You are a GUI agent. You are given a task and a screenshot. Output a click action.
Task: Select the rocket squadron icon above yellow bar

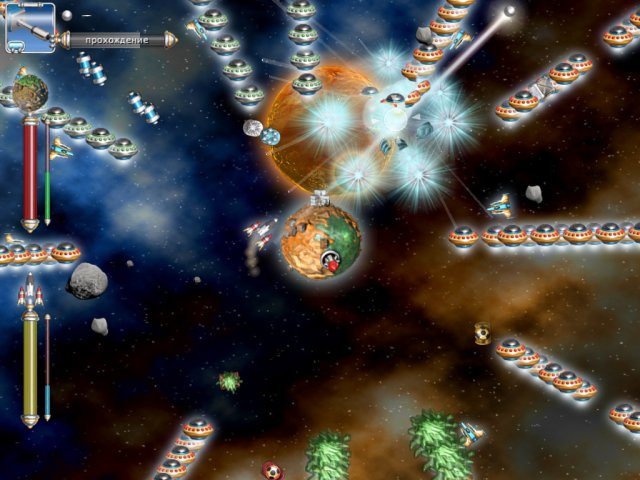coord(30,293)
